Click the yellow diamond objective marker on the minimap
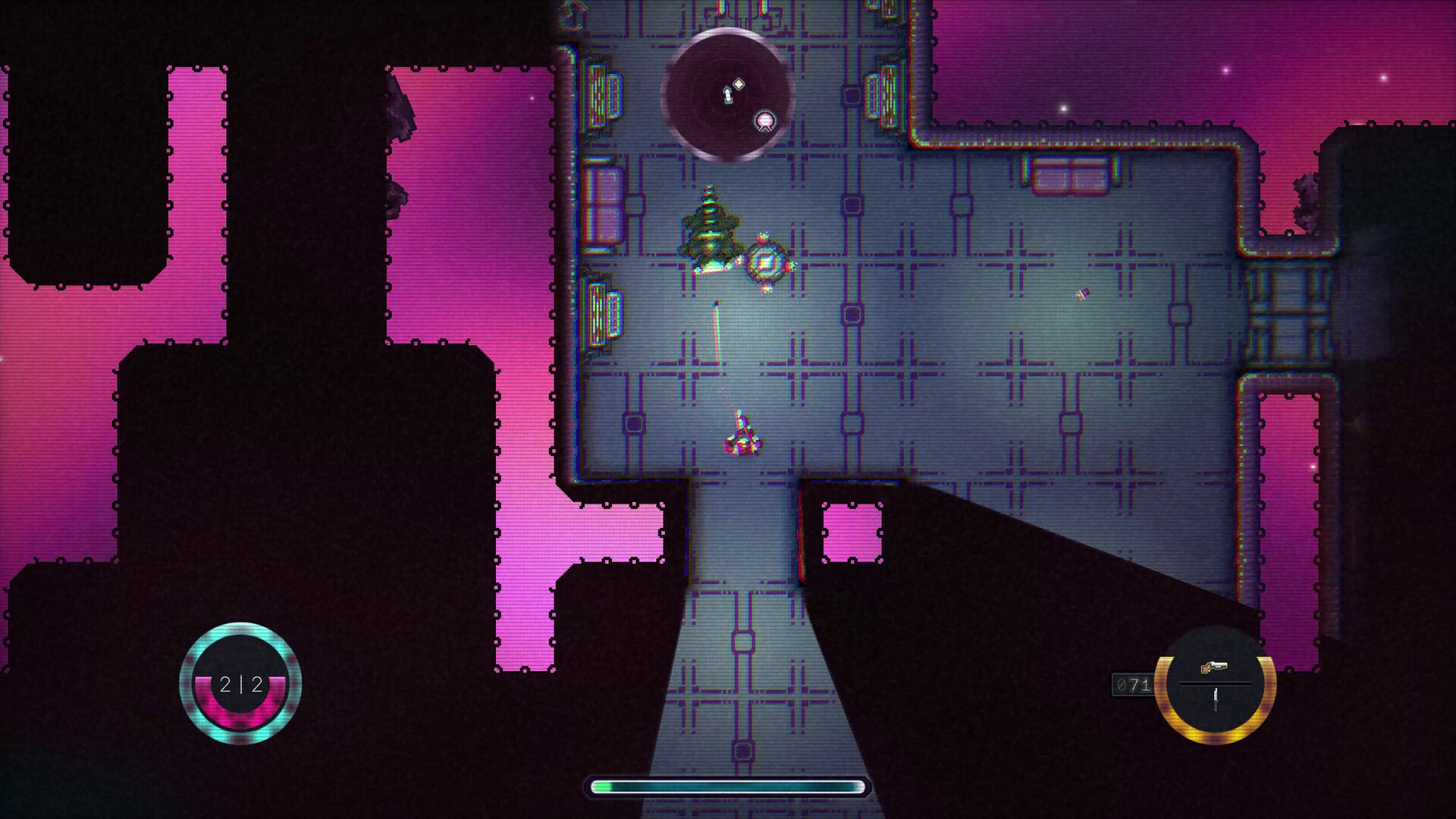This screenshot has height=819, width=1456. tap(739, 83)
